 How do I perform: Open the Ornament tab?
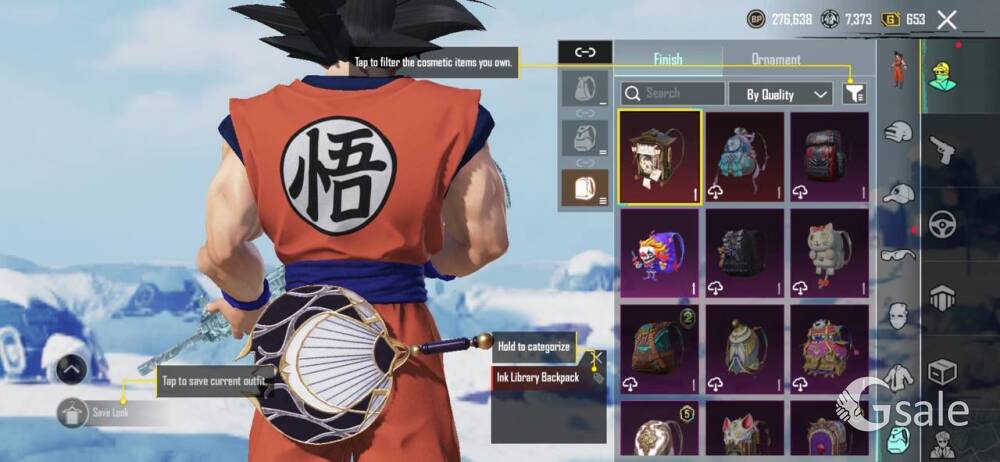tap(776, 59)
